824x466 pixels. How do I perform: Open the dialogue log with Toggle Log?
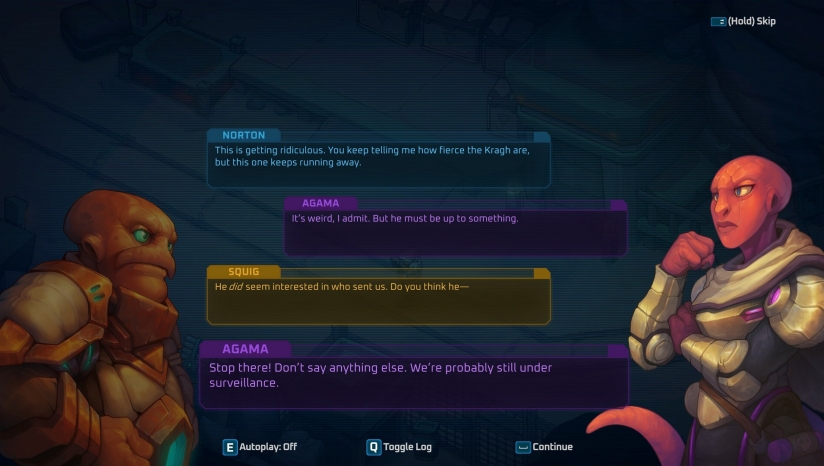tap(400, 447)
